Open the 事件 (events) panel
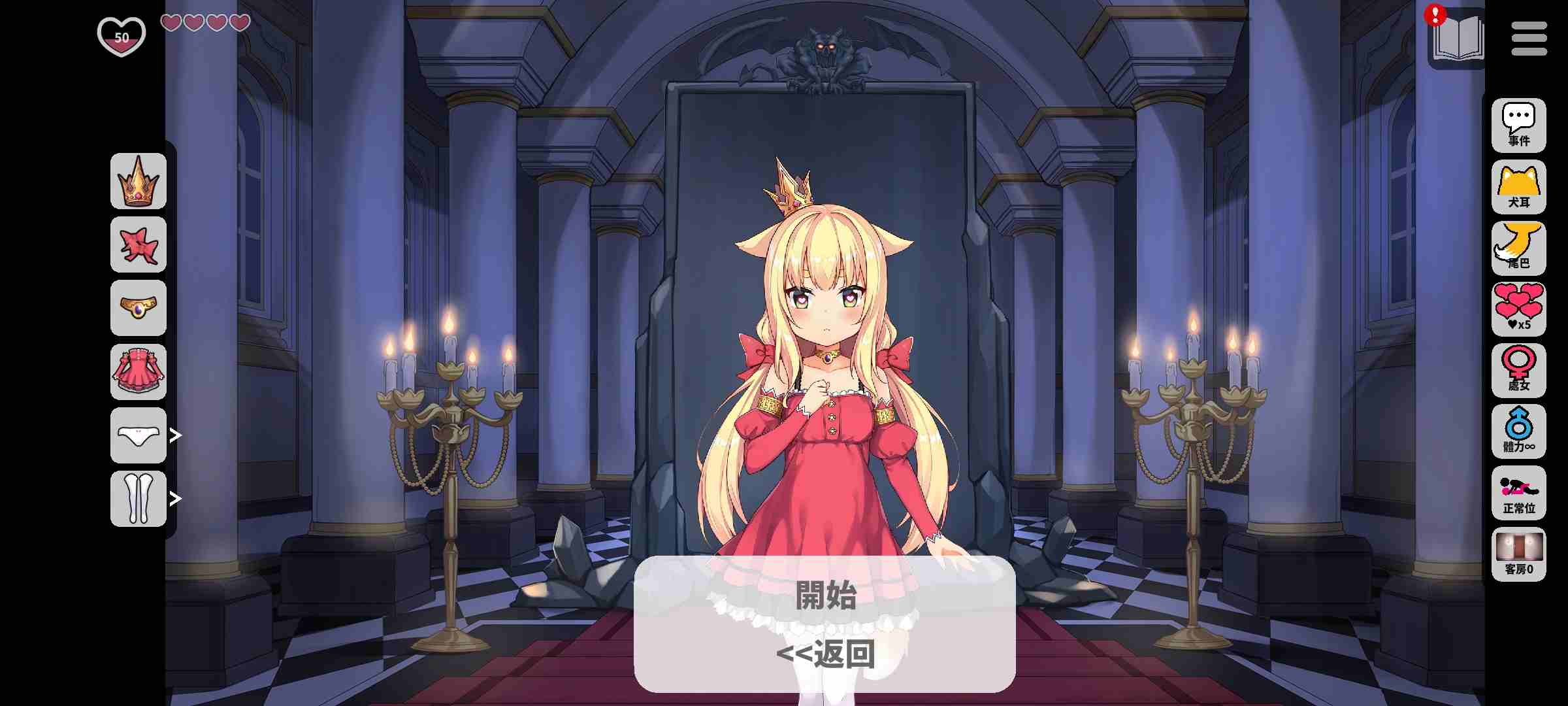The height and width of the screenshot is (706, 1568). tap(1519, 124)
